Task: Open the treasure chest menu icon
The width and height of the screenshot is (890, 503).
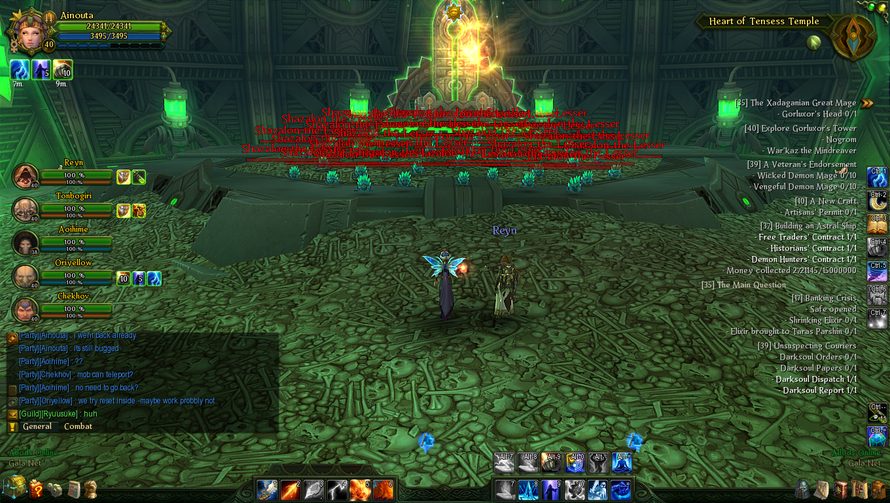Action: [14, 488]
